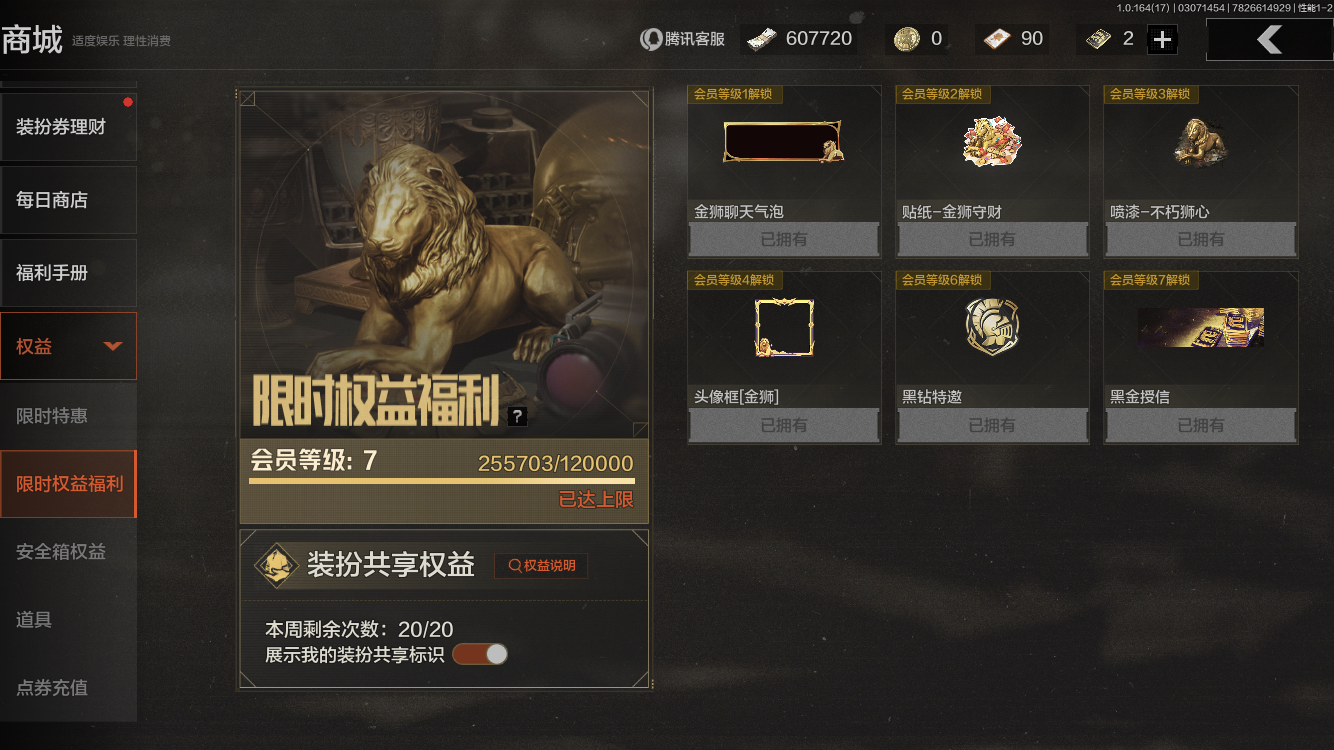Select the 喷漆-不朽狮心 spray paint icon
The image size is (1334, 750).
tap(1199, 142)
